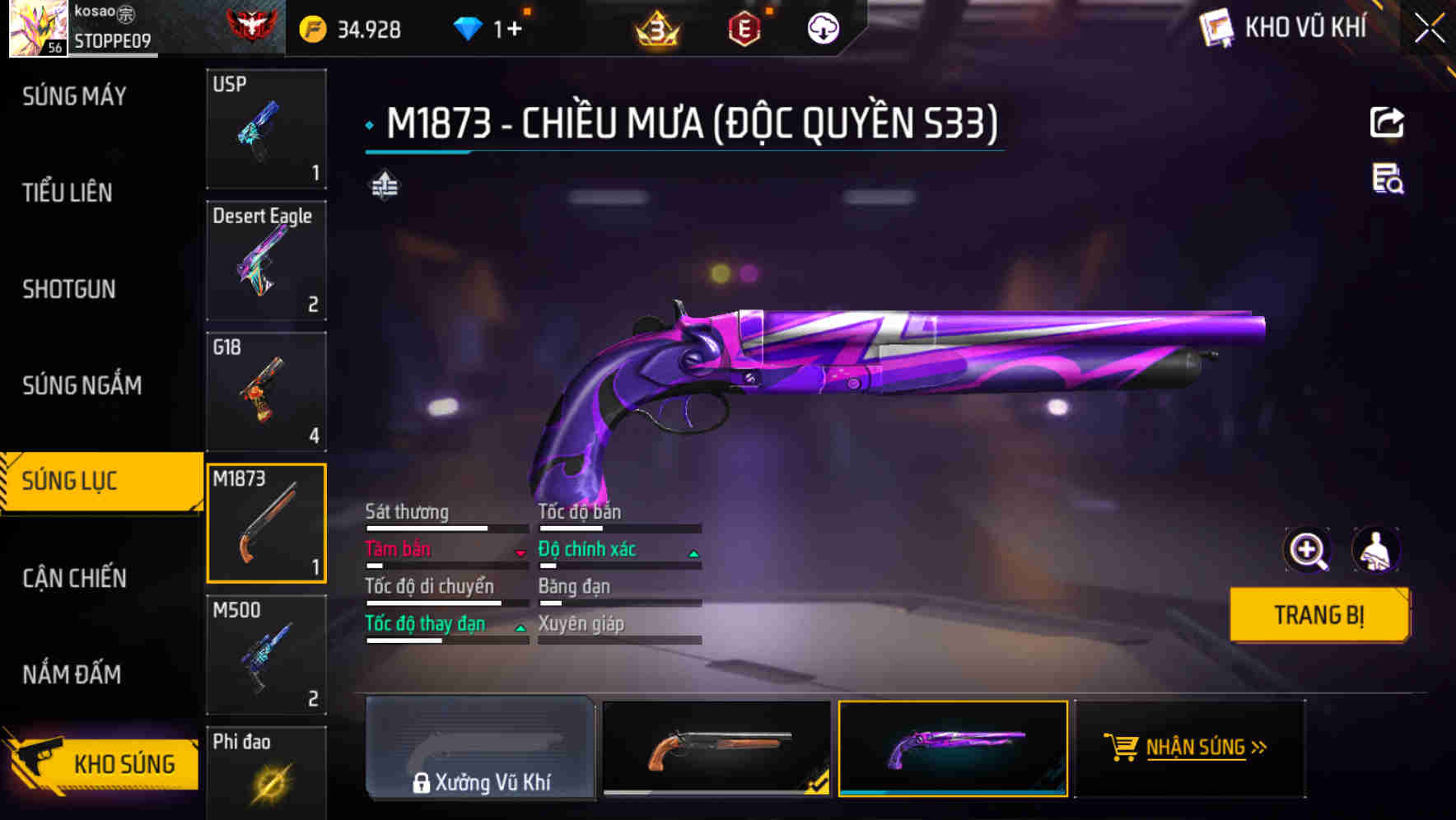Switch to the Súng Ngắm category
The image size is (1456, 820).
pos(80,384)
